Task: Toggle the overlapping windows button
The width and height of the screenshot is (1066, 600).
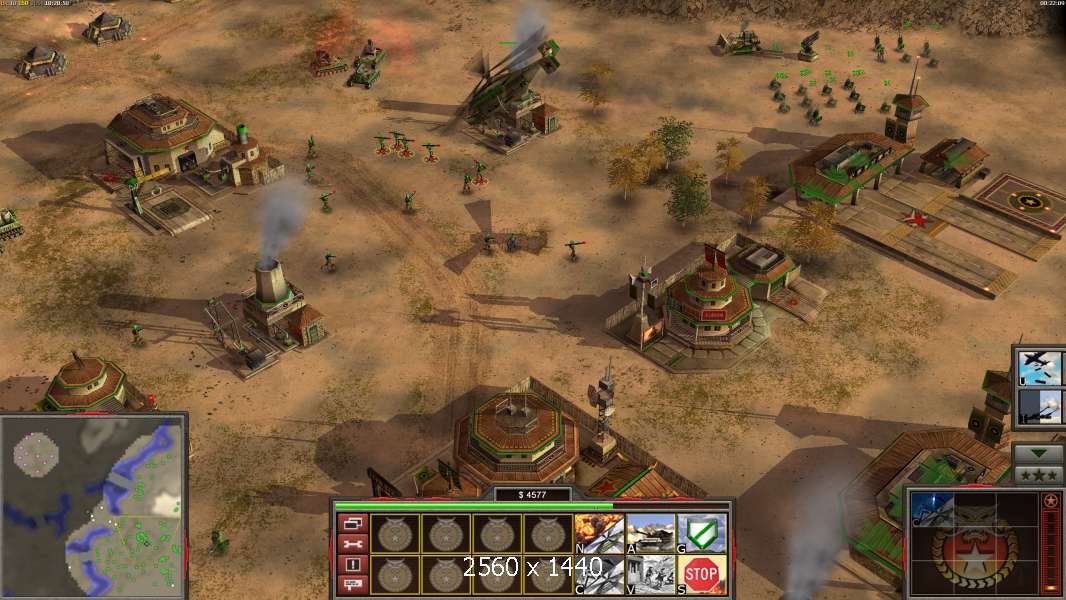Action: 352,522
